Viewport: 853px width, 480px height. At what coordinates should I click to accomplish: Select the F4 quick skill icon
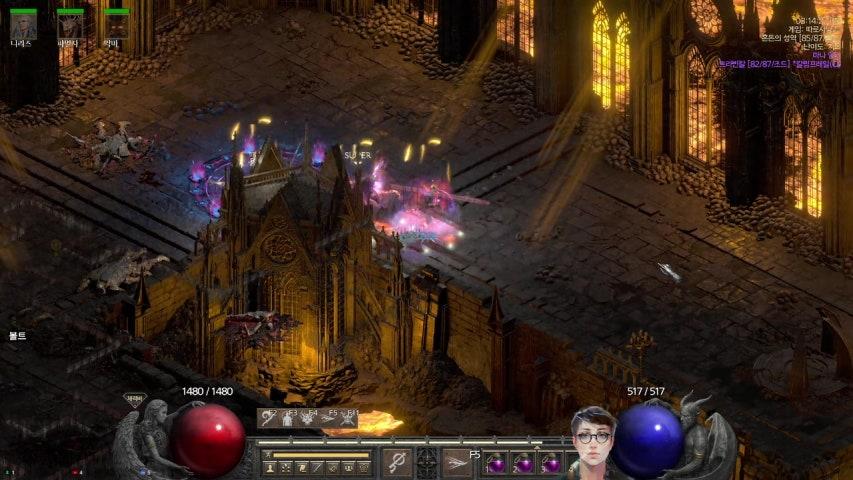pos(307,418)
